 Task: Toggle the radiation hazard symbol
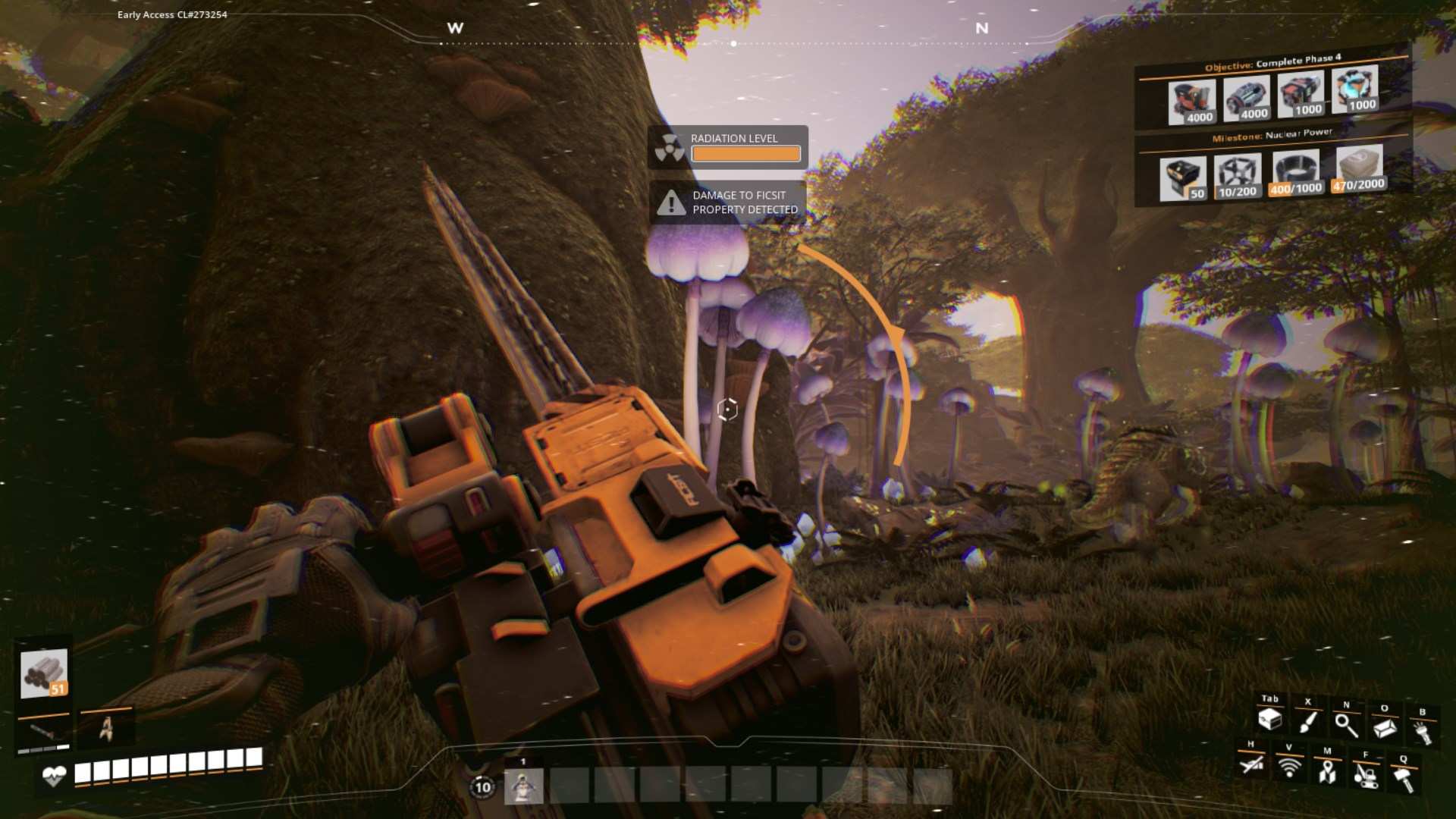pyautogui.click(x=670, y=146)
